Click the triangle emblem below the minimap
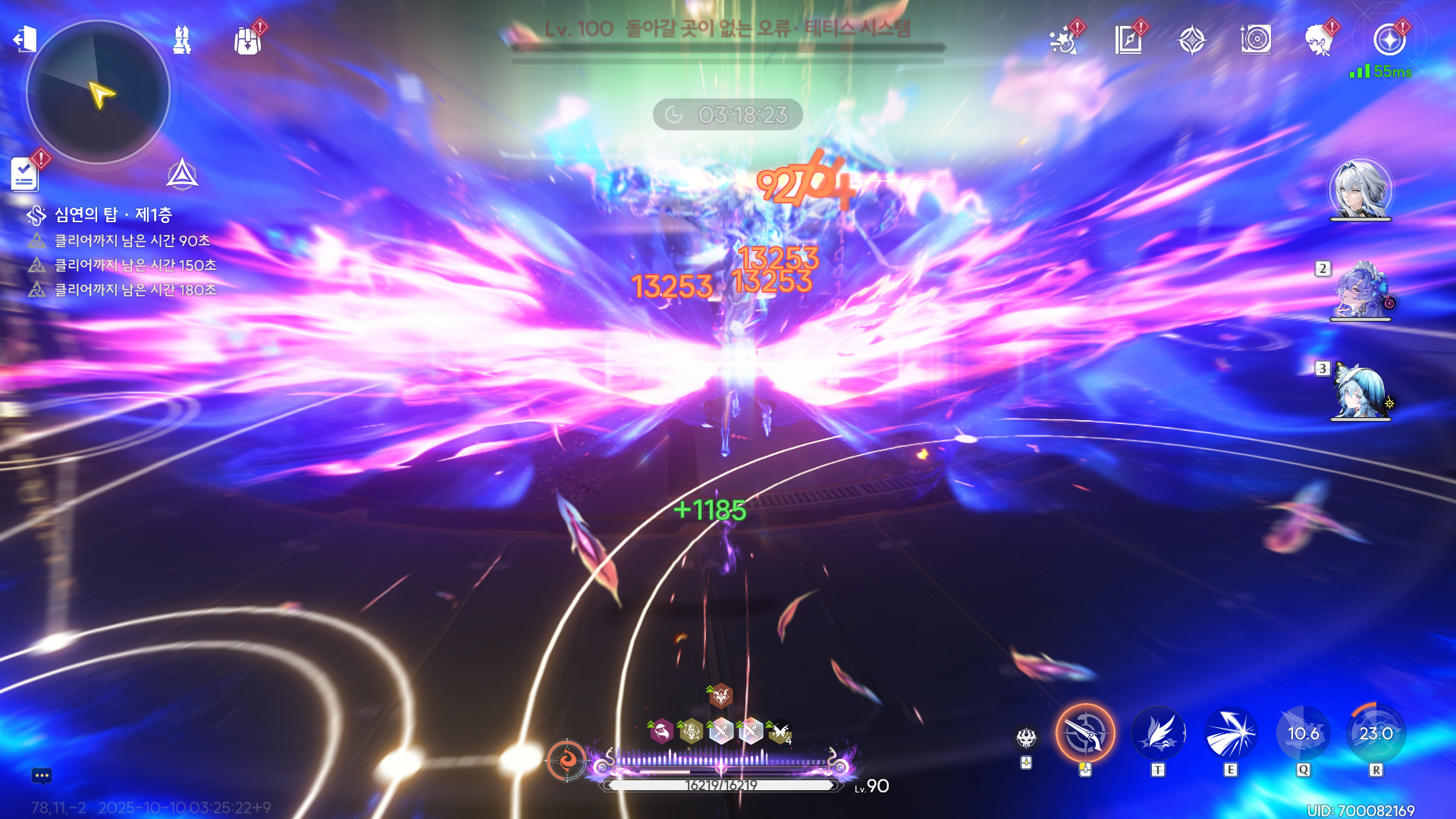Image resolution: width=1456 pixels, height=819 pixels. [182, 174]
